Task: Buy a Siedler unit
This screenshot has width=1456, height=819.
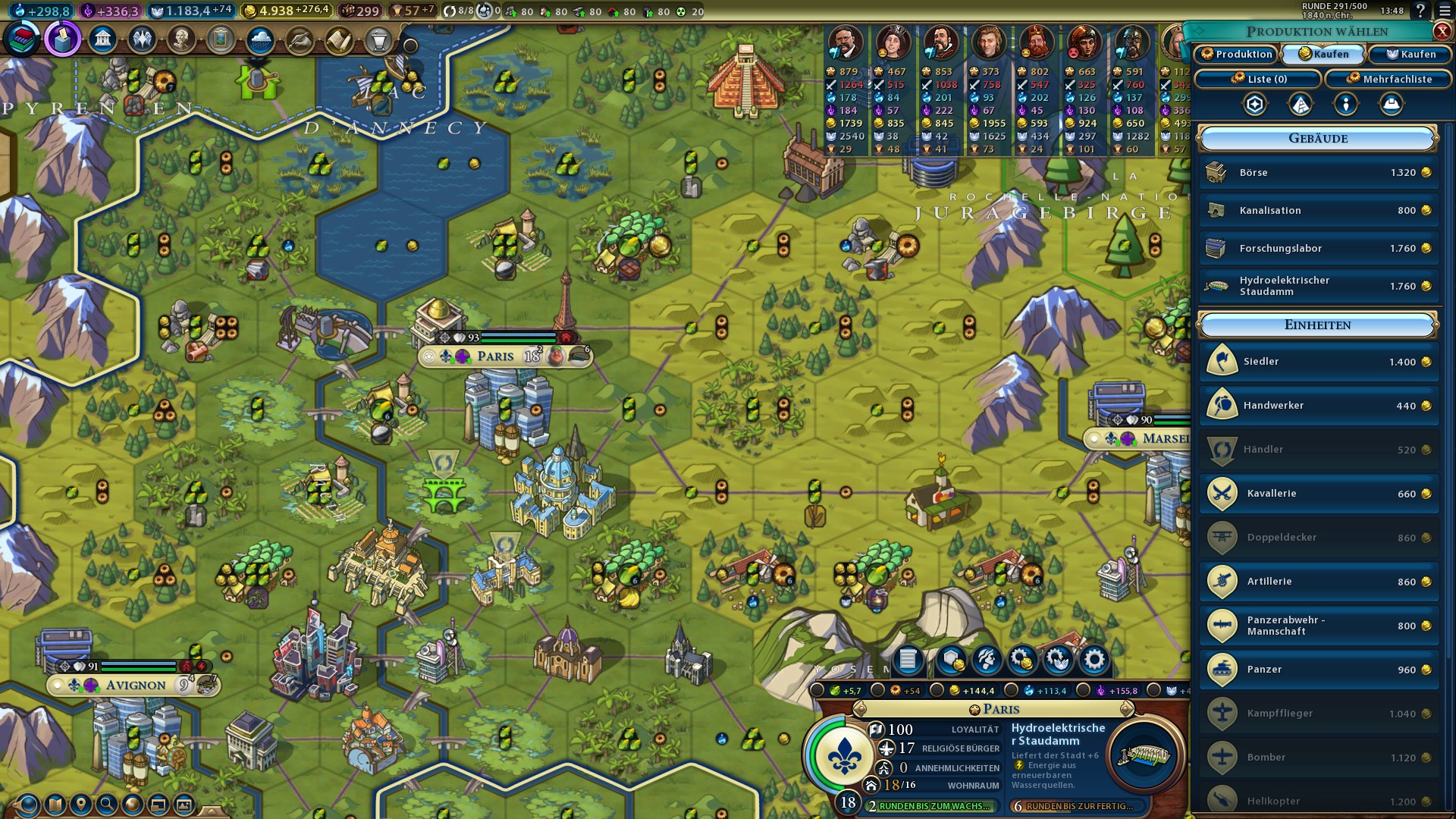Action: click(x=1319, y=362)
